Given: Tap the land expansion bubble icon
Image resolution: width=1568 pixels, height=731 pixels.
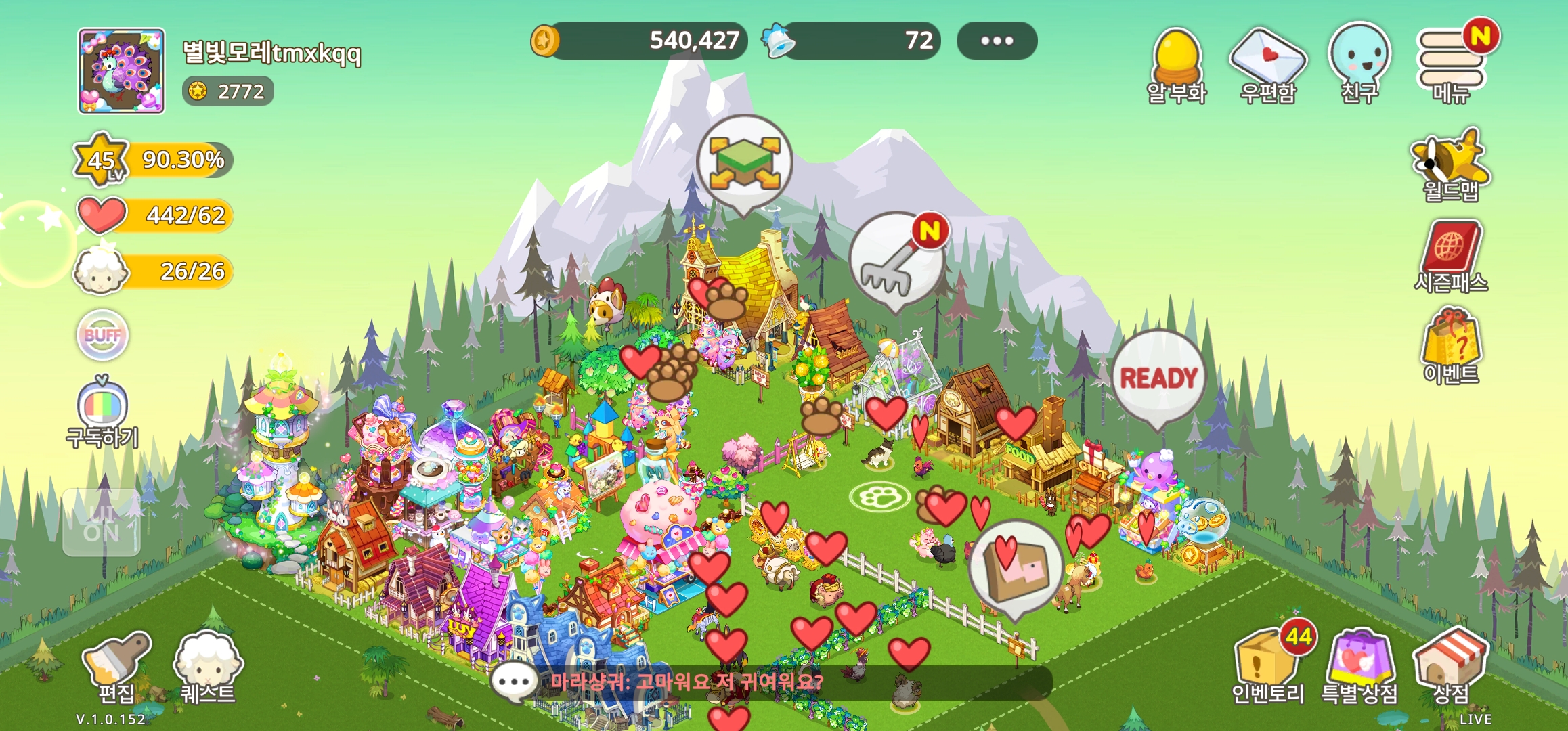Looking at the screenshot, I should click(x=744, y=162).
